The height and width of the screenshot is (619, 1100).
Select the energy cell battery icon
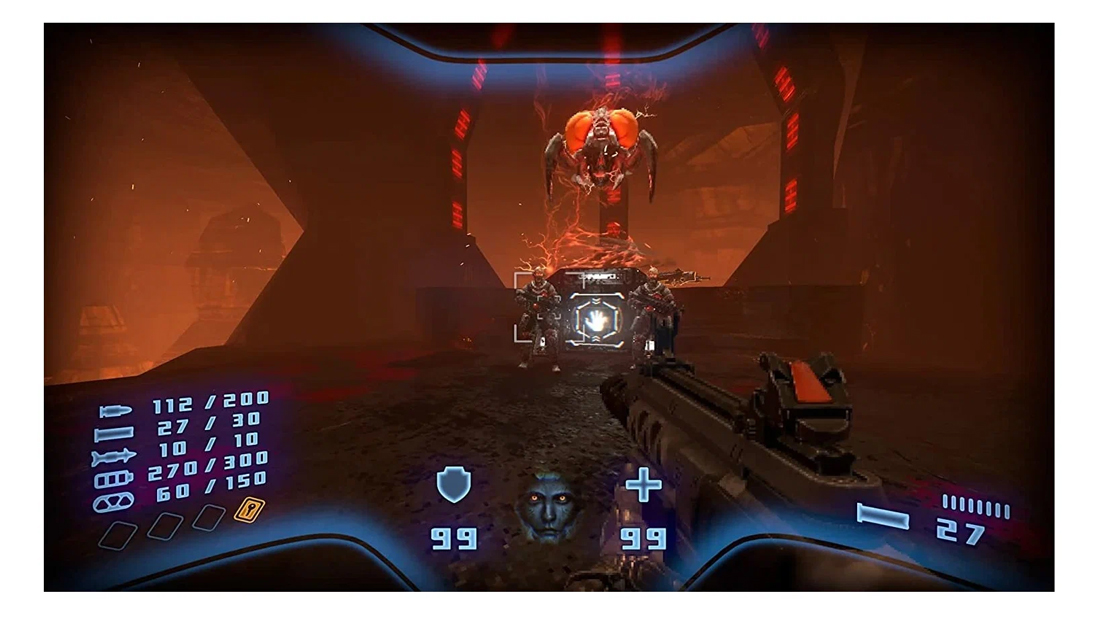[x=114, y=480]
